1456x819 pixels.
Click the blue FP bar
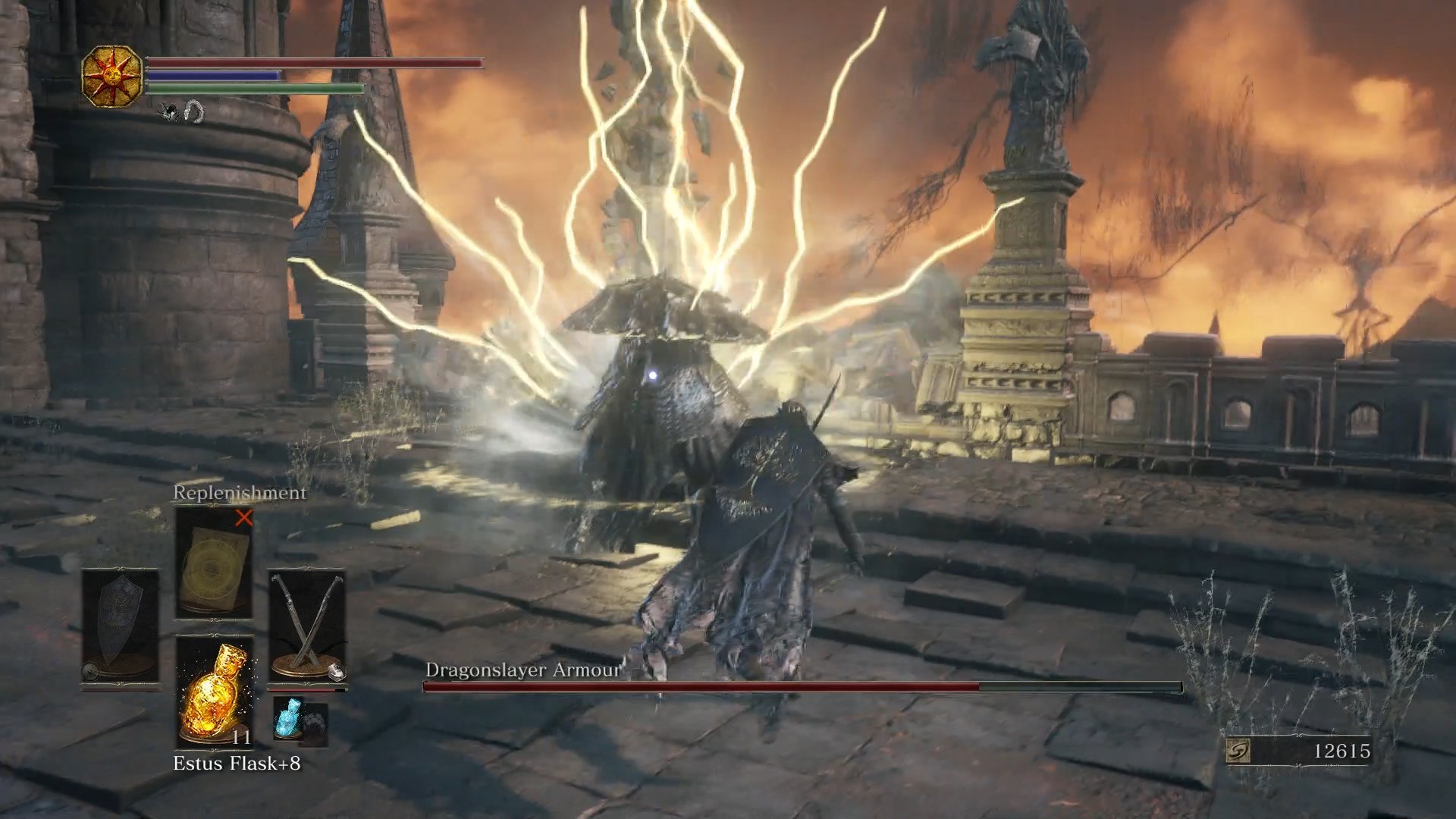pos(212,75)
